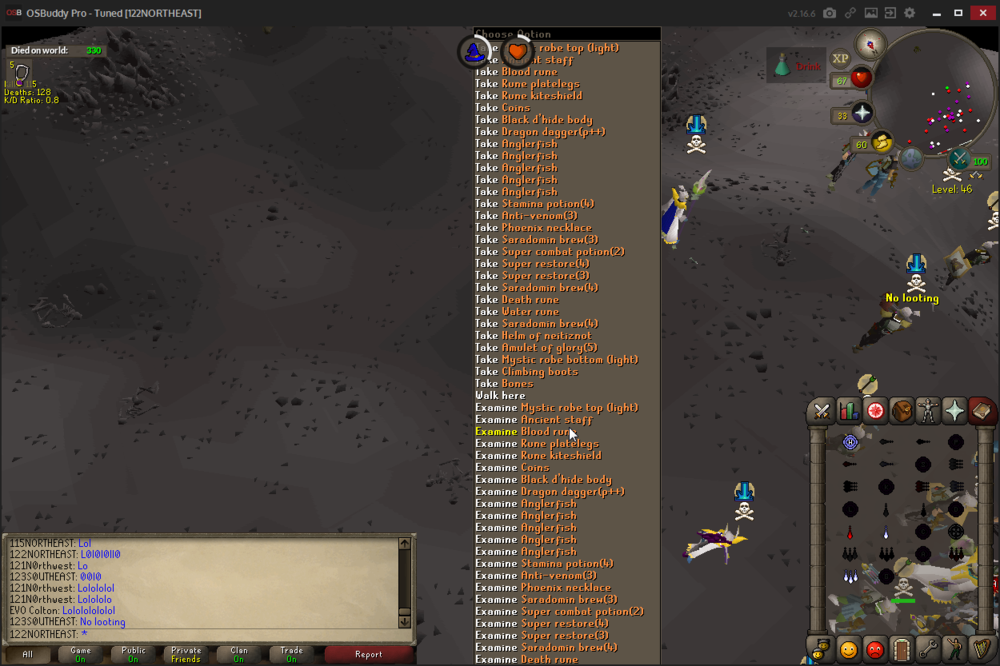Open the skills stats tab
This screenshot has height=666, width=1000.
(848, 410)
